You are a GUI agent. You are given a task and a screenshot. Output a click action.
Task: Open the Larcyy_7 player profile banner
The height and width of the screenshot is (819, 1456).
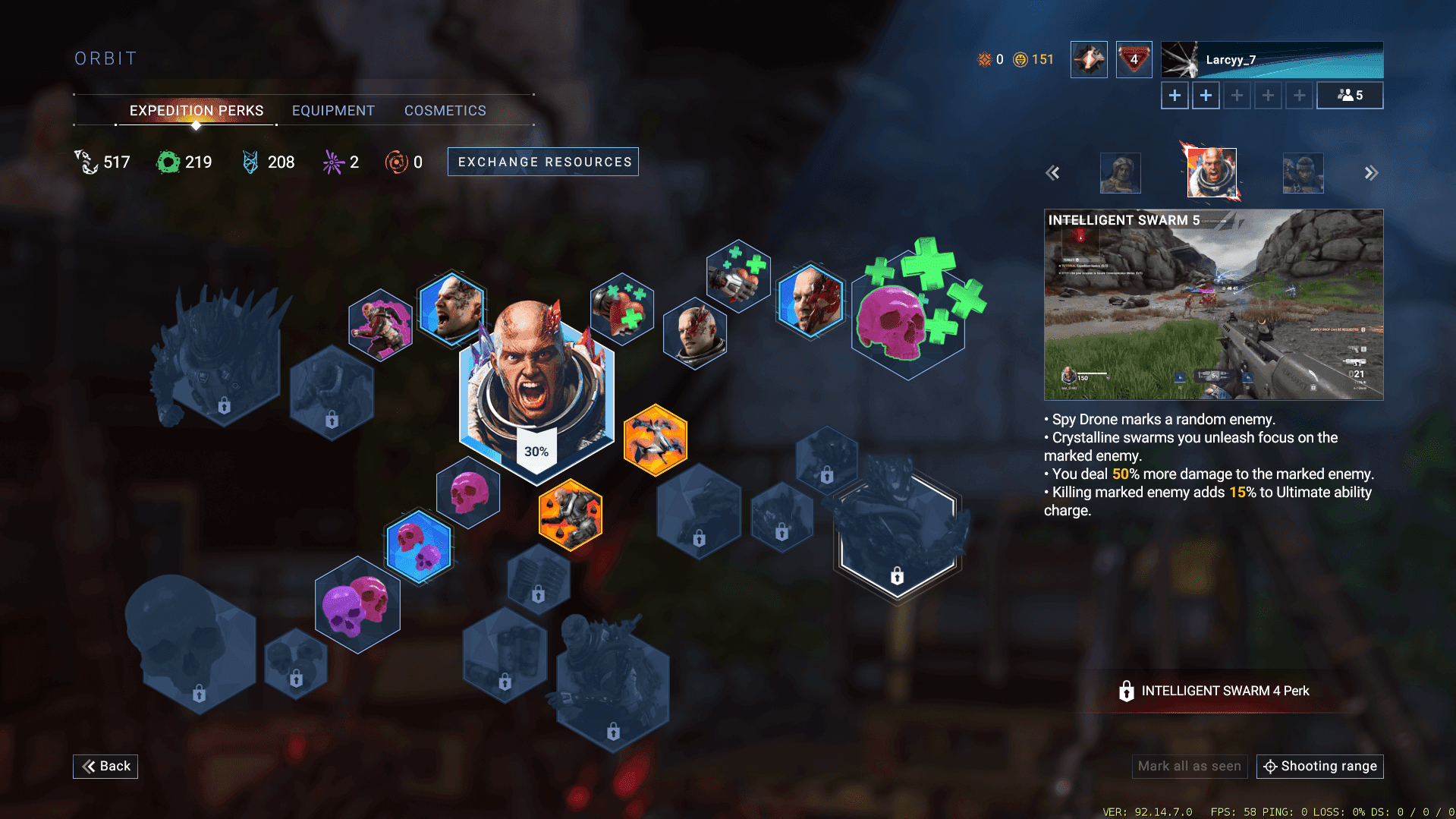pos(1272,60)
